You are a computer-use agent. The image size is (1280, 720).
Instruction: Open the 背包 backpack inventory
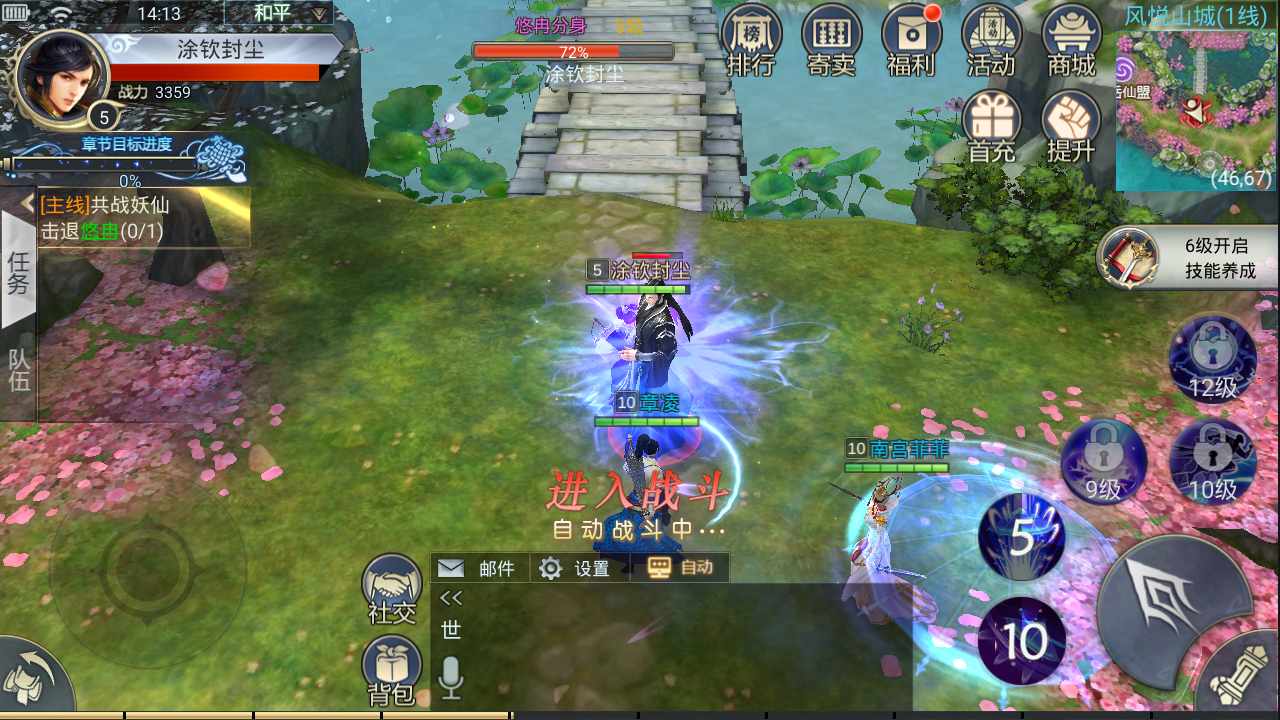click(x=392, y=672)
